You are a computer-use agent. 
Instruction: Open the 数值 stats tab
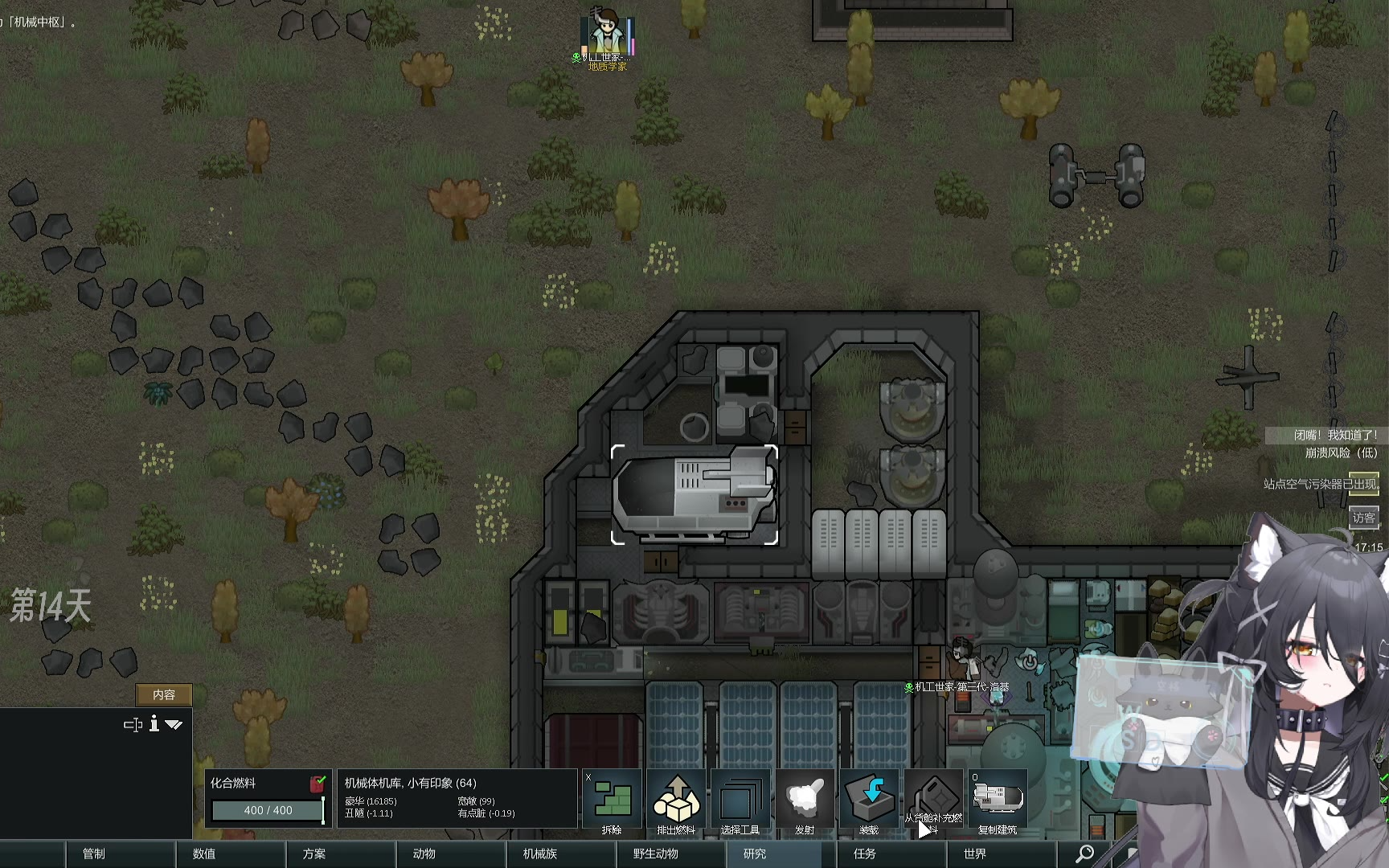coord(204,854)
